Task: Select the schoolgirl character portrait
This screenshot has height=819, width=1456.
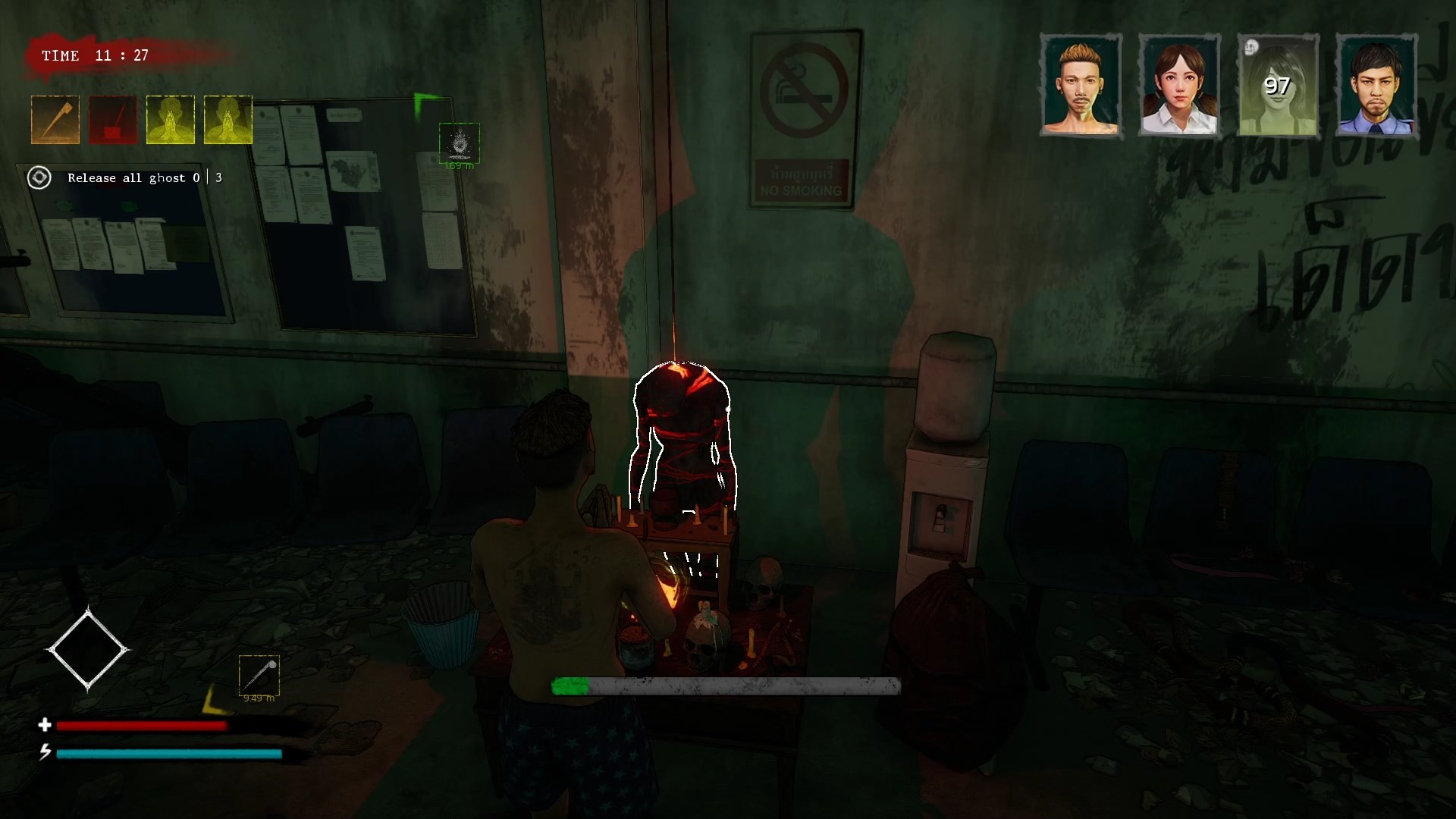Action: click(1181, 85)
